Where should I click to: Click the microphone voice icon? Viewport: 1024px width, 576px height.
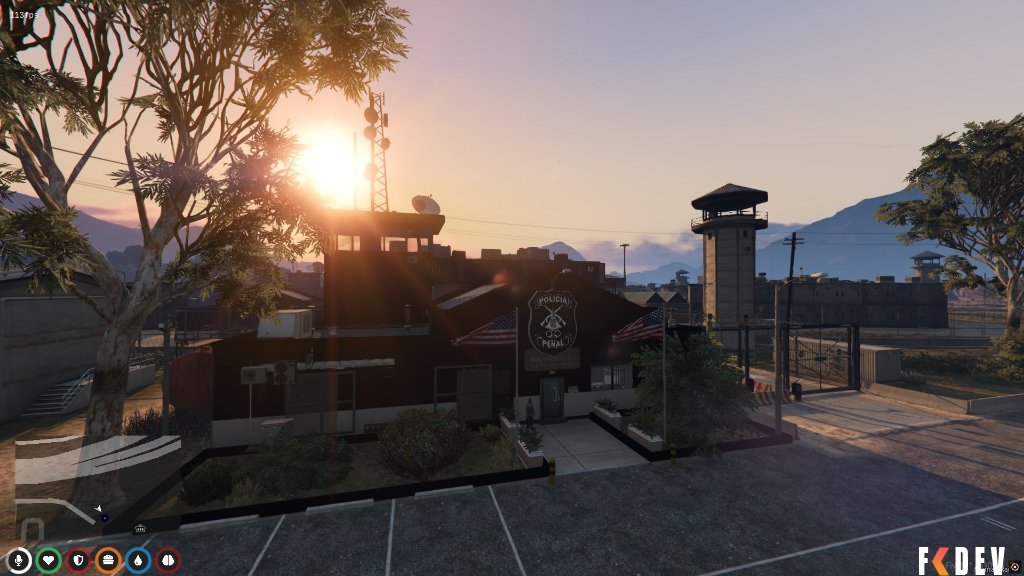18,560
